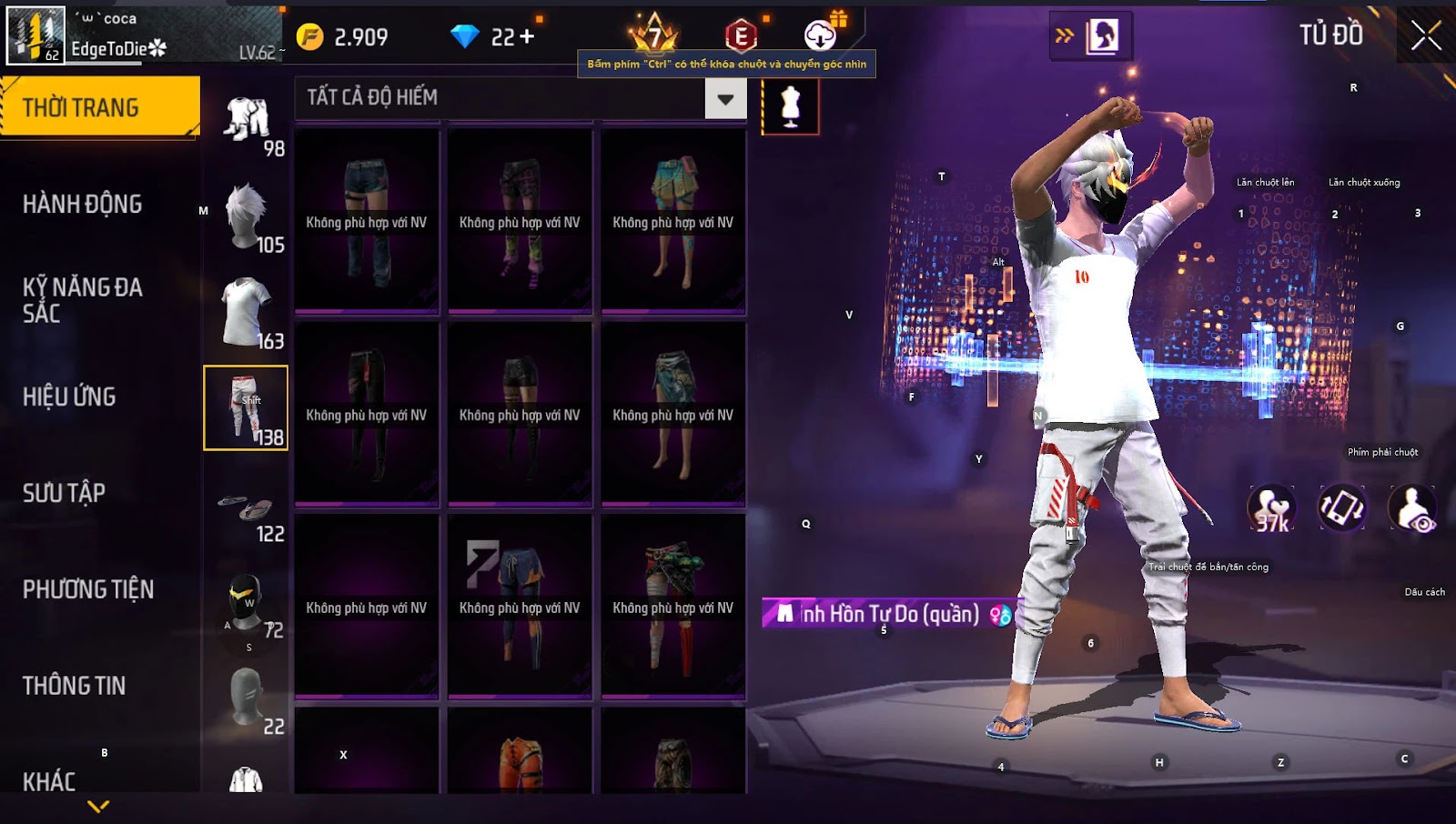Open the Thông Tin tab

tap(75, 686)
